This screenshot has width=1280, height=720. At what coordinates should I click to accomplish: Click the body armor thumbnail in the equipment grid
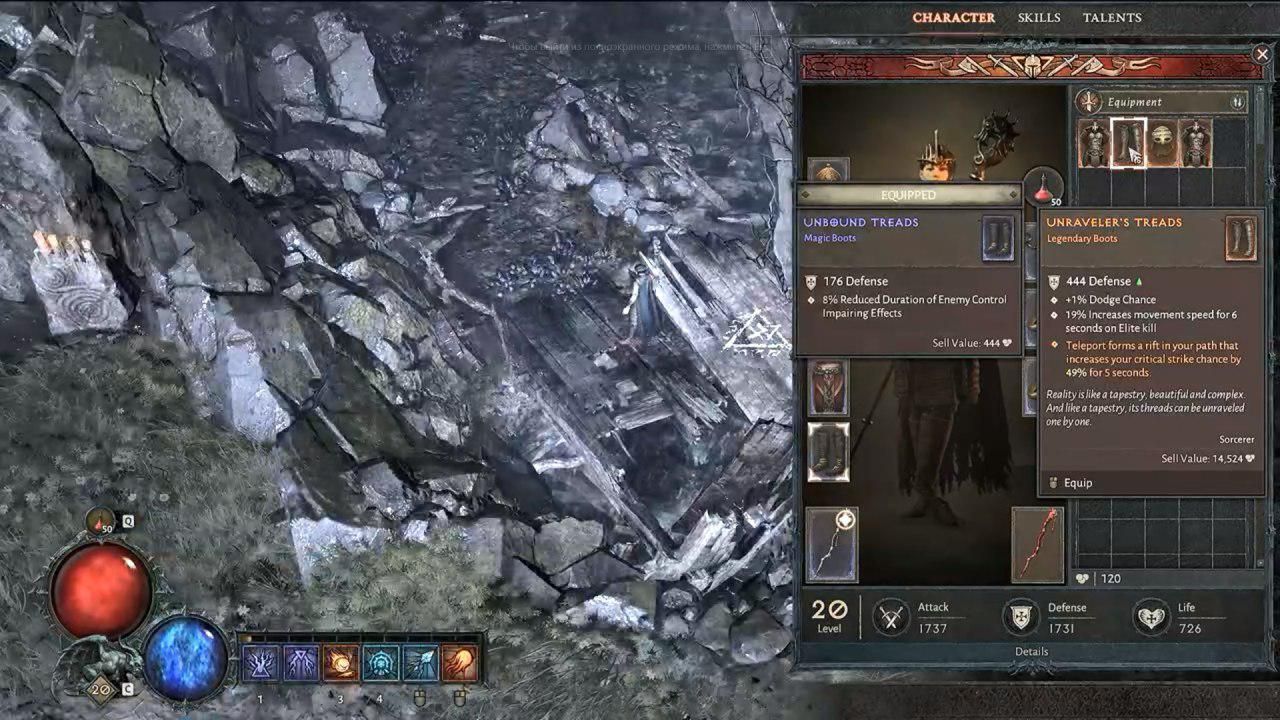click(1095, 142)
